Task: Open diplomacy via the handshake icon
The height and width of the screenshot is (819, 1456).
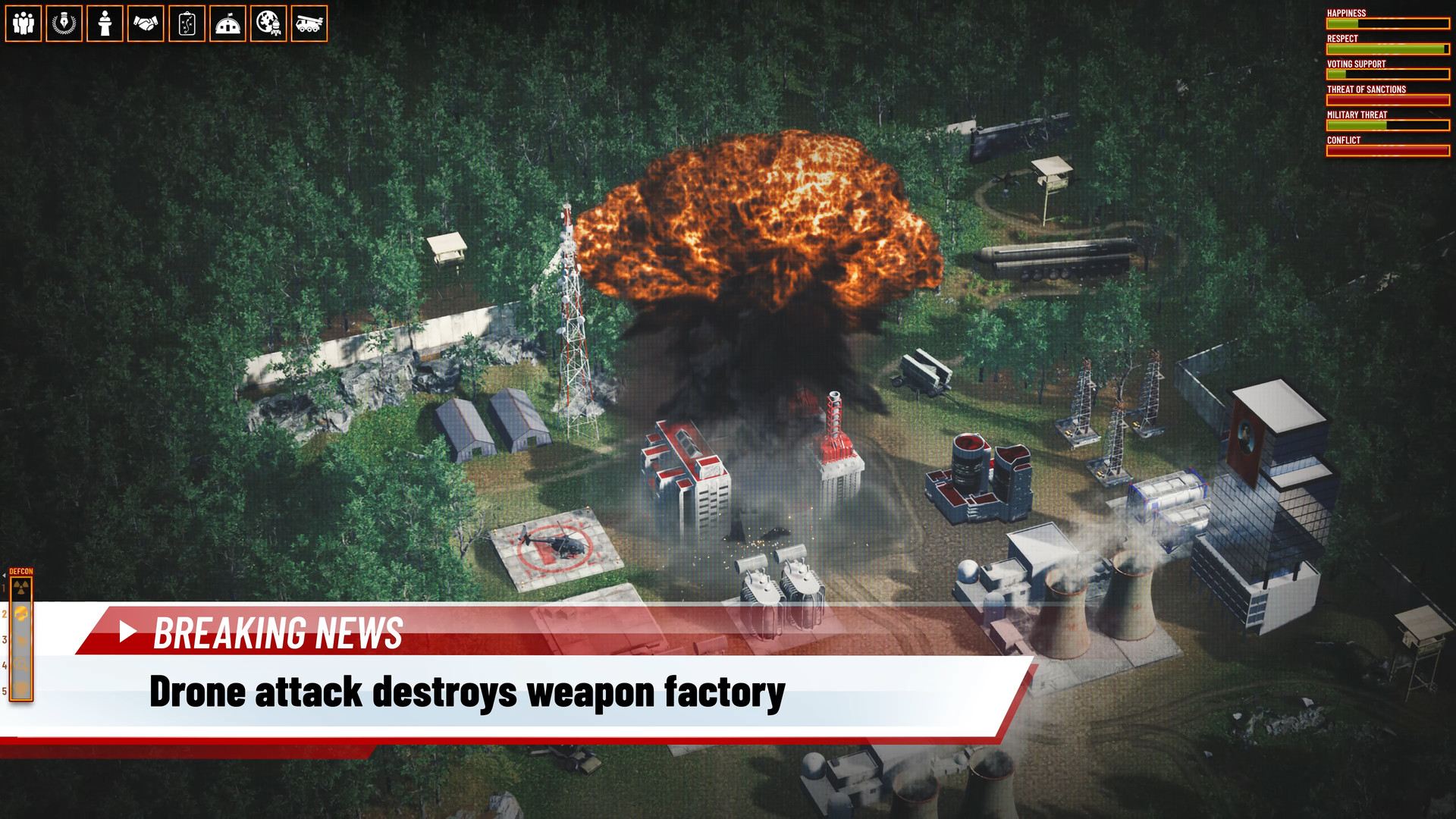Action: [x=146, y=24]
